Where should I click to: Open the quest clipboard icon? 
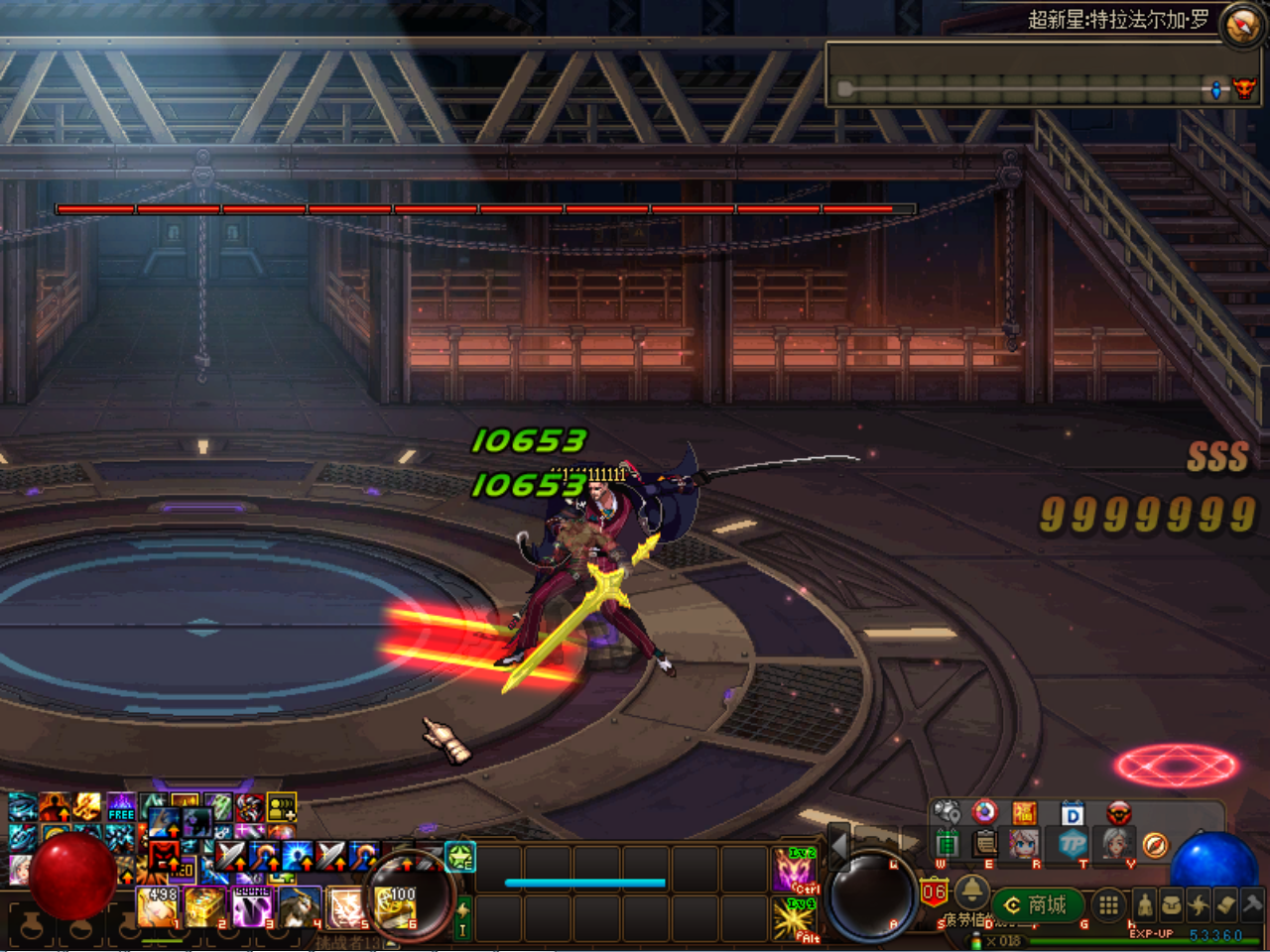[985, 844]
